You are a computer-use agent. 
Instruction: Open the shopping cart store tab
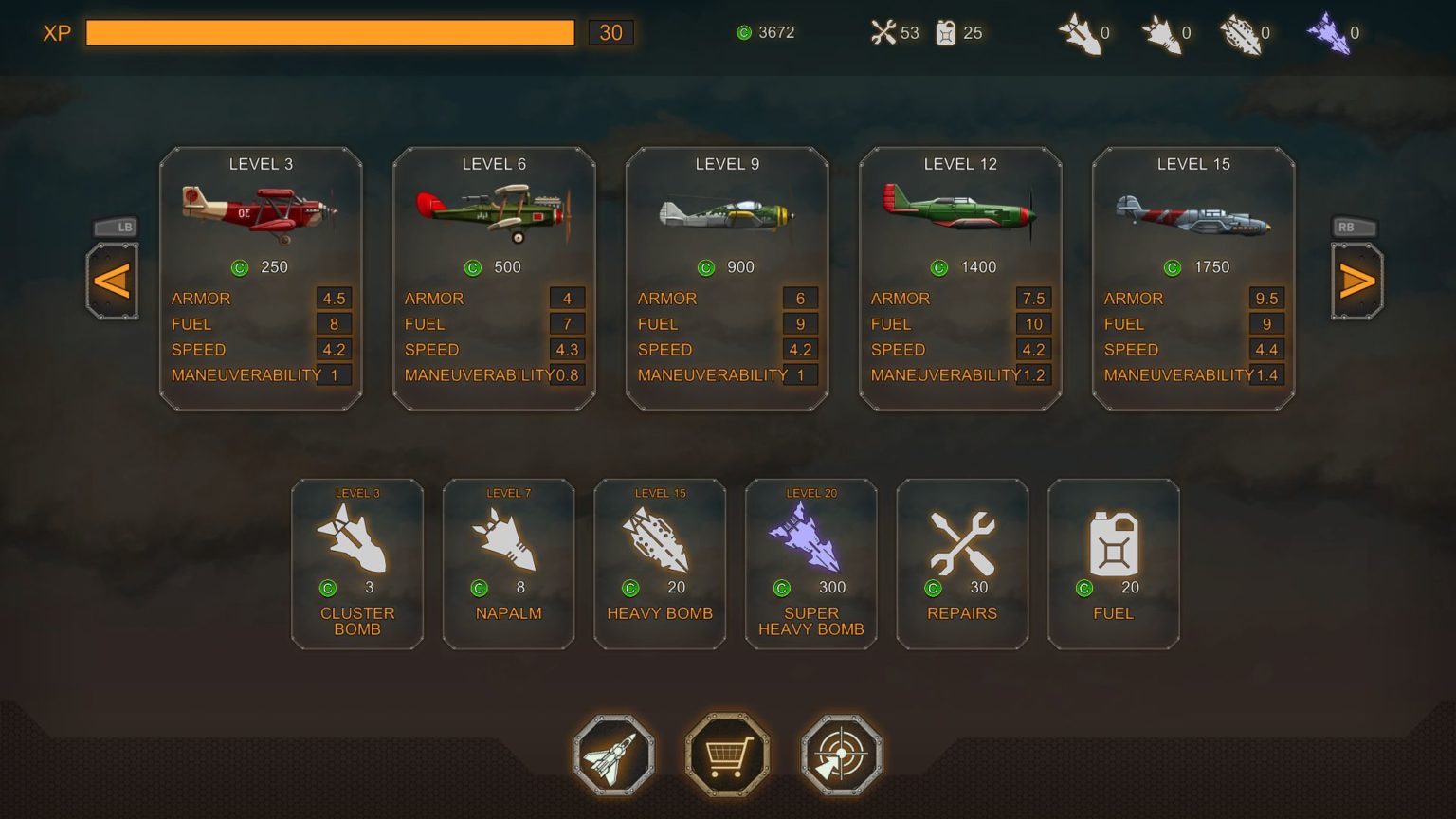[x=727, y=755]
